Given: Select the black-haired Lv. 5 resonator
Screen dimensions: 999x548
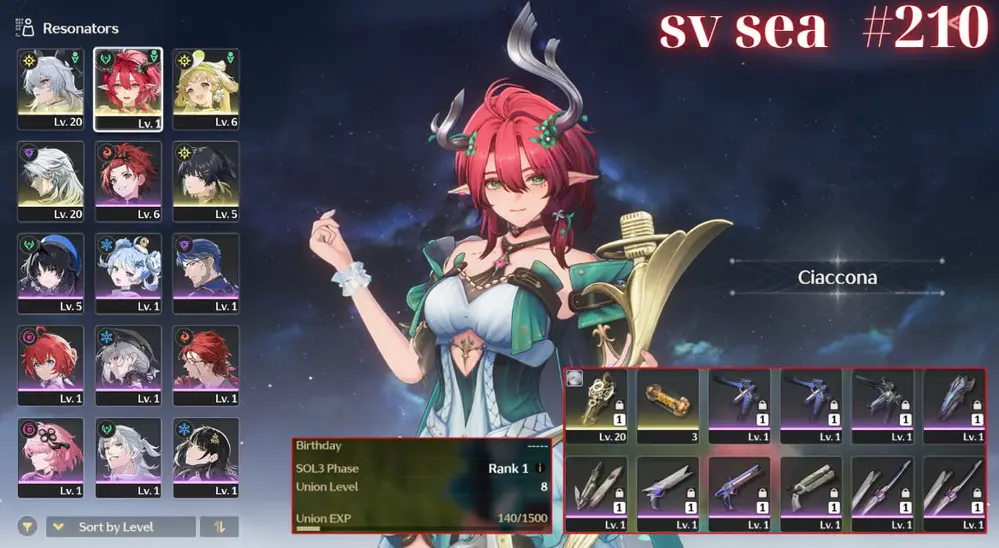Looking at the screenshot, I should pyautogui.click(x=206, y=181).
